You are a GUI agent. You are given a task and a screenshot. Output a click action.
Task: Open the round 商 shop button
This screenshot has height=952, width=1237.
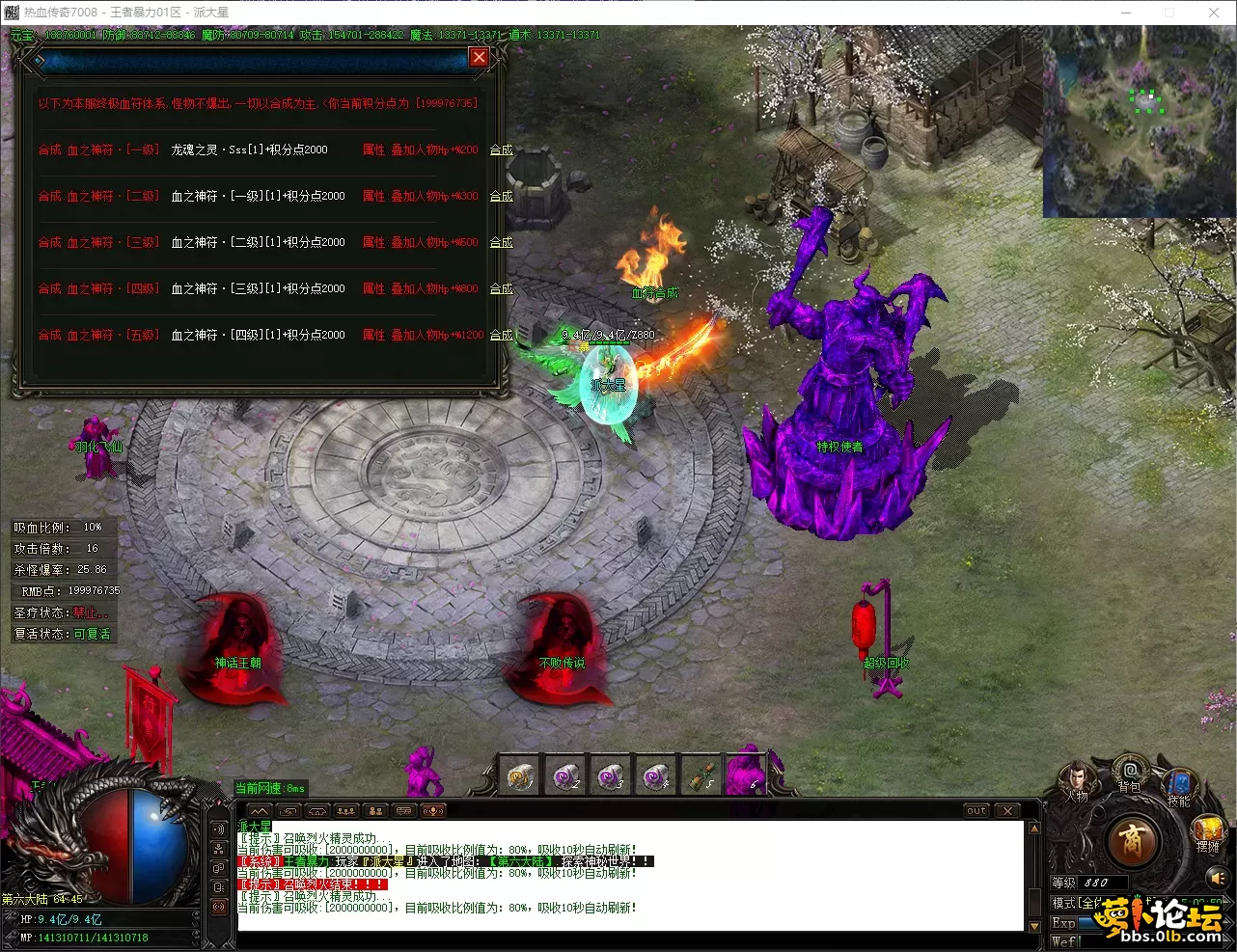pyautogui.click(x=1133, y=841)
